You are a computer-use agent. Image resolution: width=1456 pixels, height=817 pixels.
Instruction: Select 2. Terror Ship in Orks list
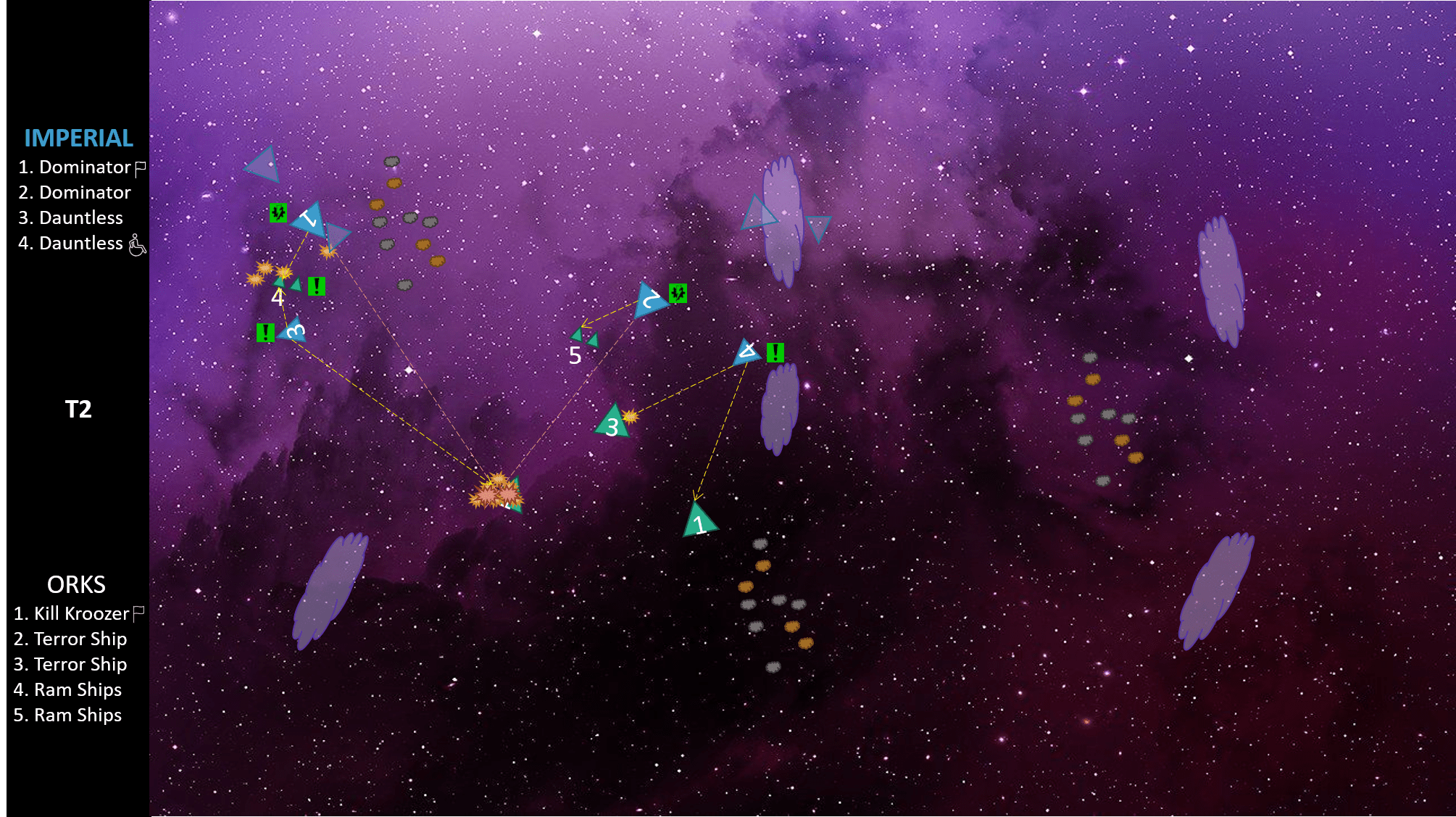(70, 639)
